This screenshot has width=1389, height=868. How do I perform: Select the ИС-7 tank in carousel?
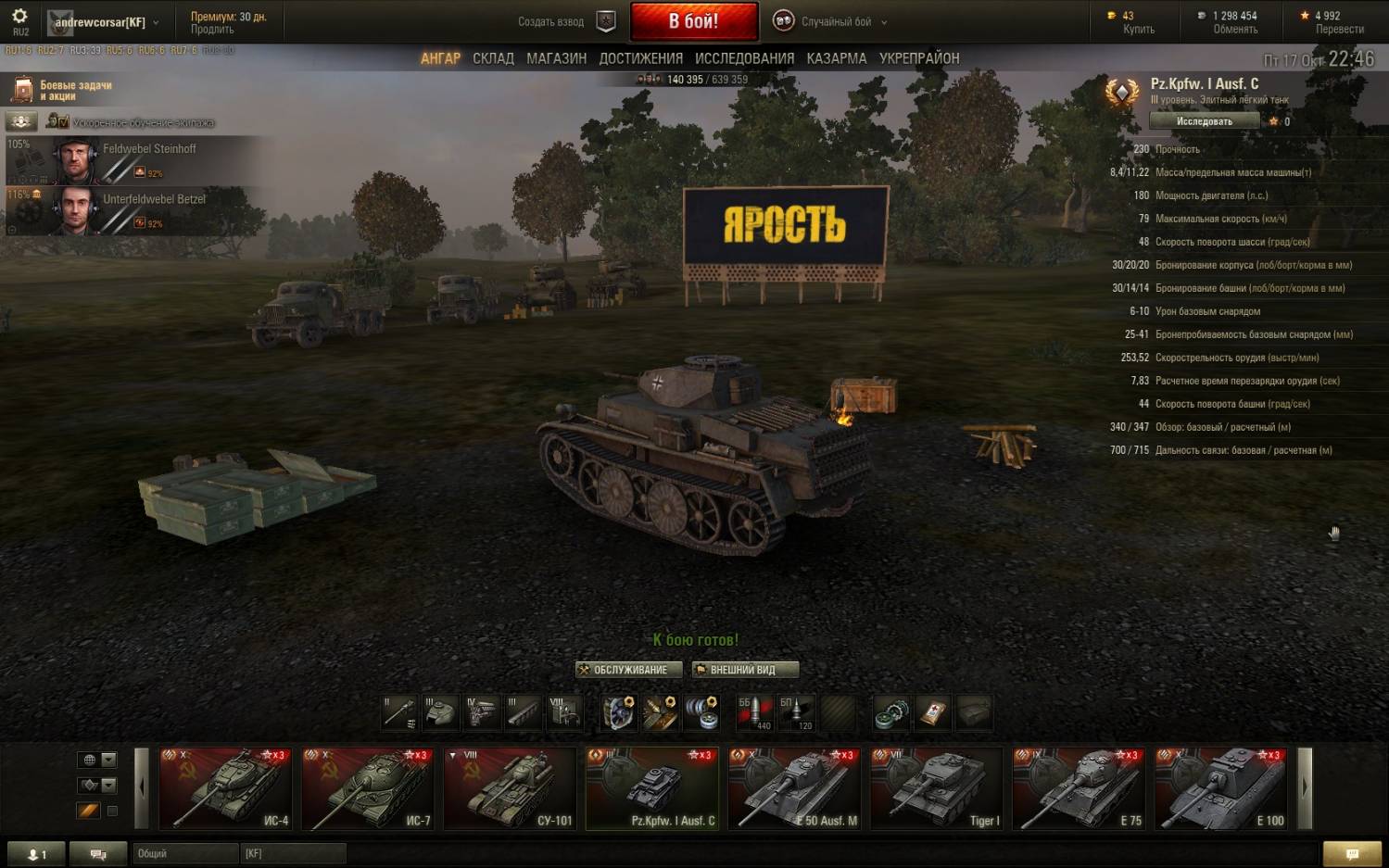point(368,788)
